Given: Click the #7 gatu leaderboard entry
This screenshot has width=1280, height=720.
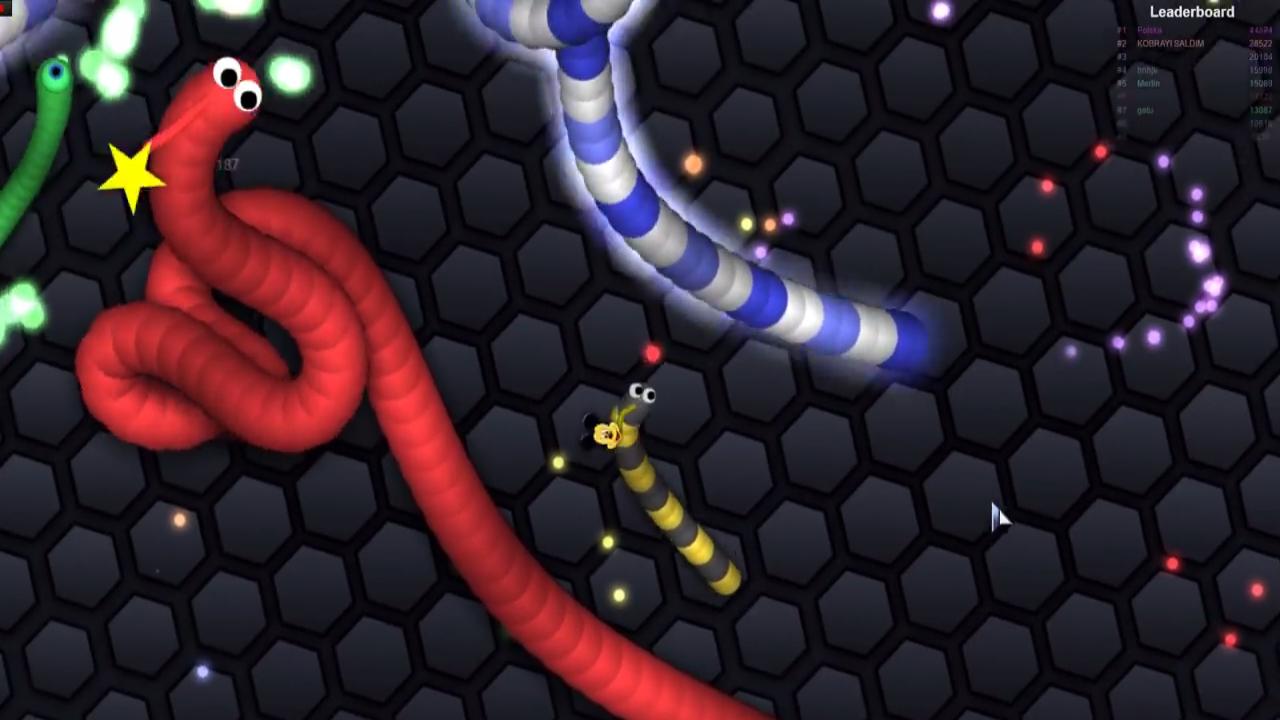Looking at the screenshot, I should pos(1150,110).
